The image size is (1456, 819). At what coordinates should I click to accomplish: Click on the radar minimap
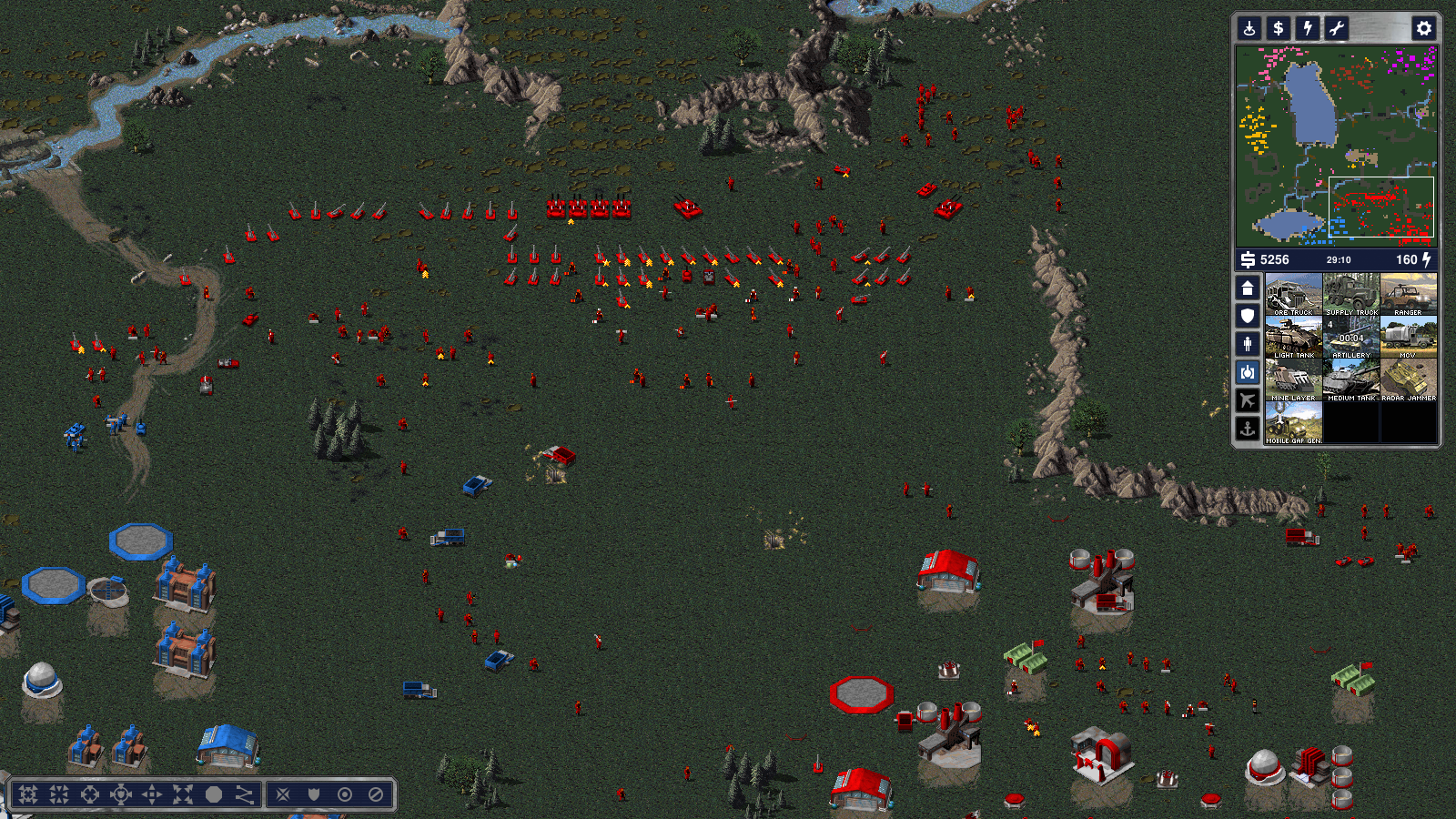click(x=1336, y=146)
